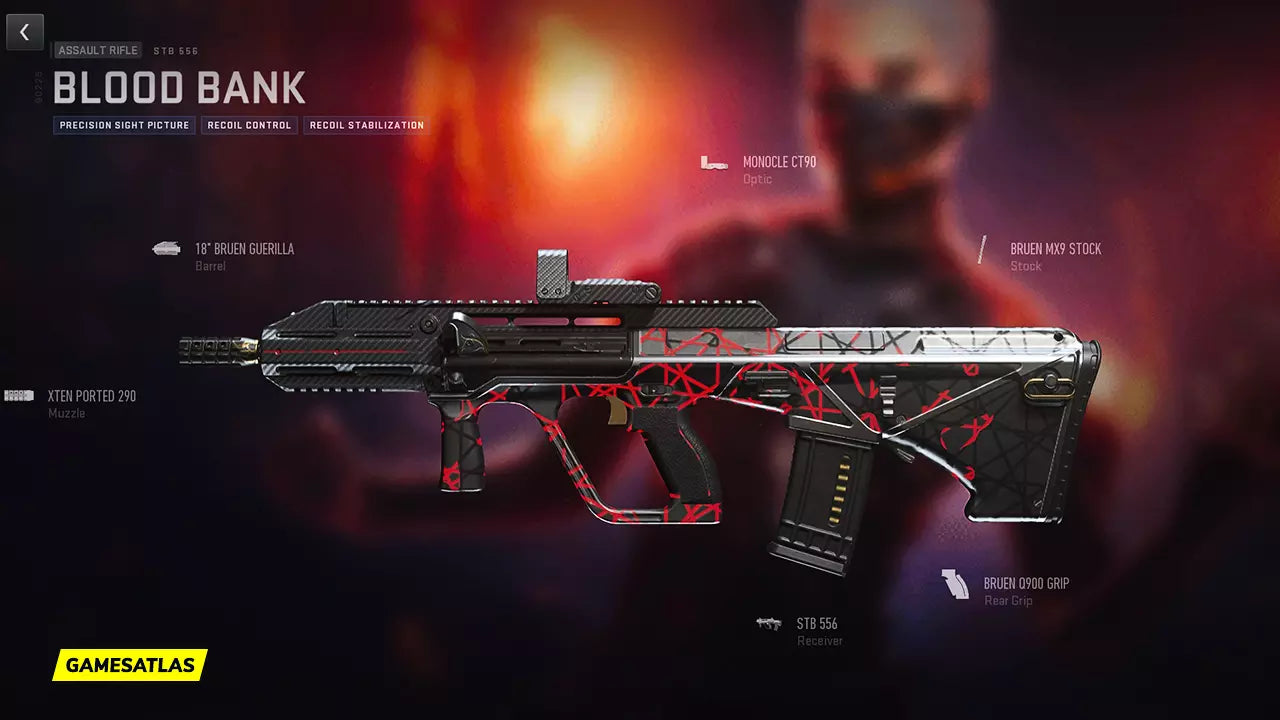Click the Recoil Stabilization tag
Viewport: 1280px width, 720px height.
click(x=367, y=126)
